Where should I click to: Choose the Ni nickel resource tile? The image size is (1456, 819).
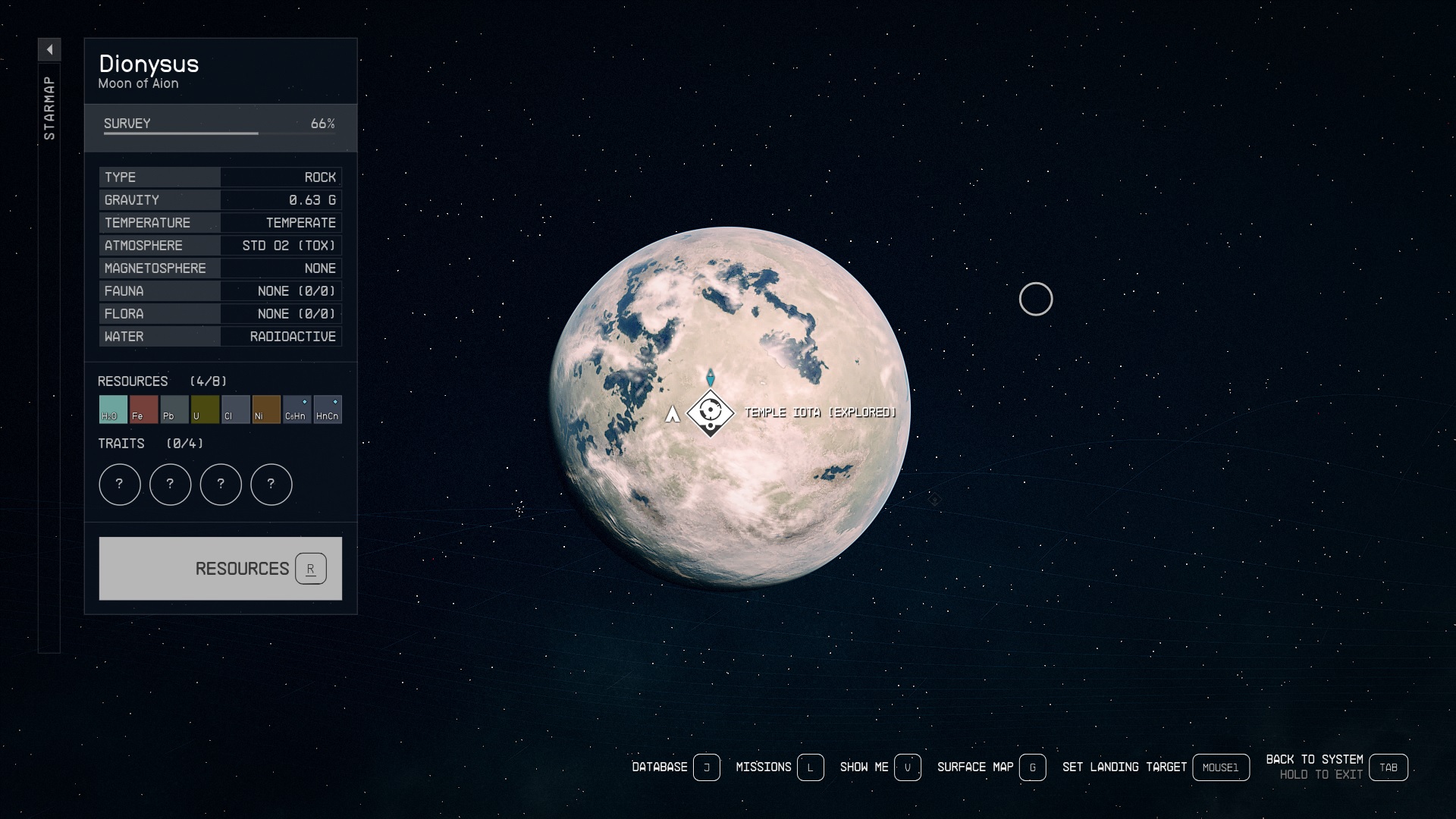pos(266,409)
